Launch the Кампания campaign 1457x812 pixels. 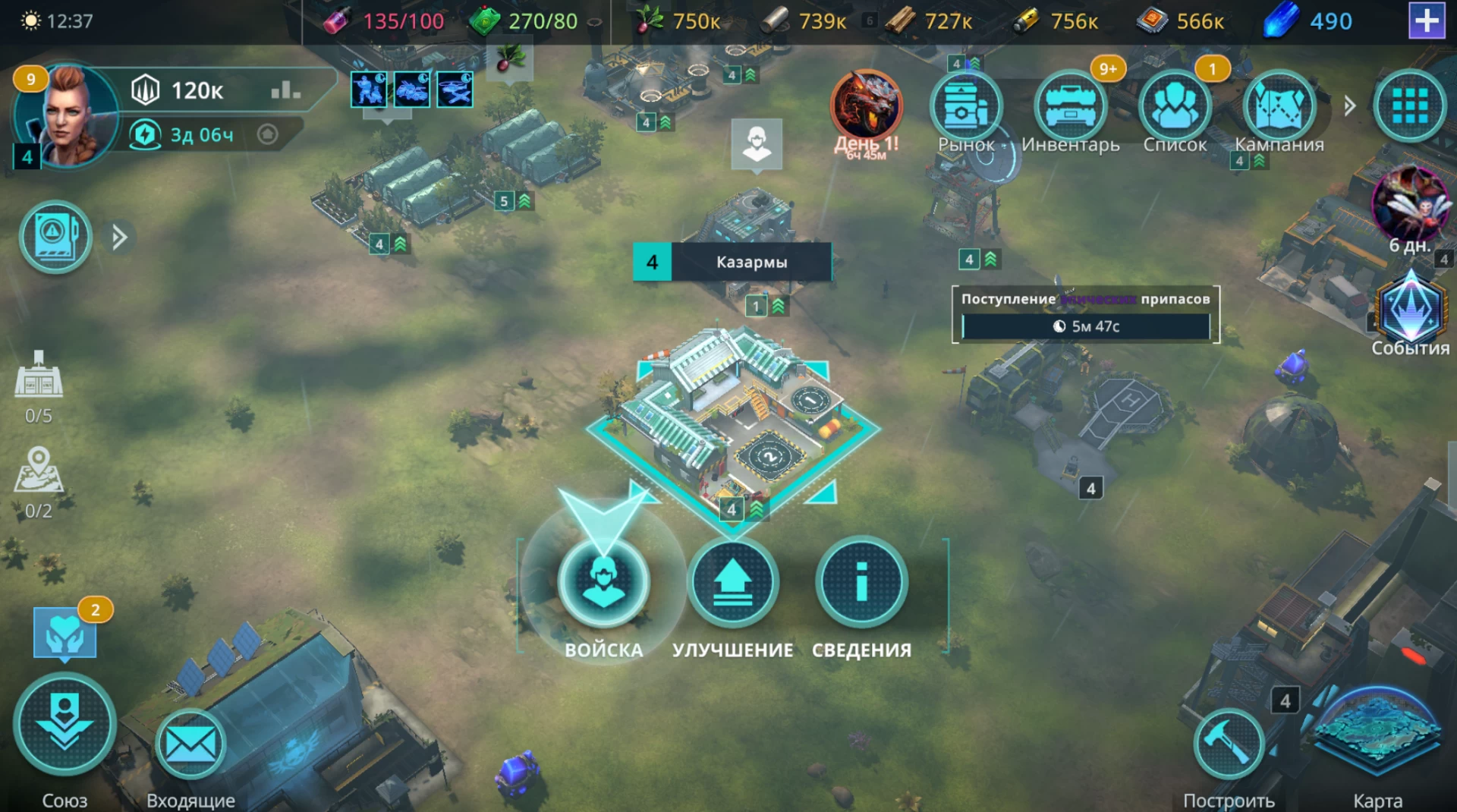click(1279, 108)
